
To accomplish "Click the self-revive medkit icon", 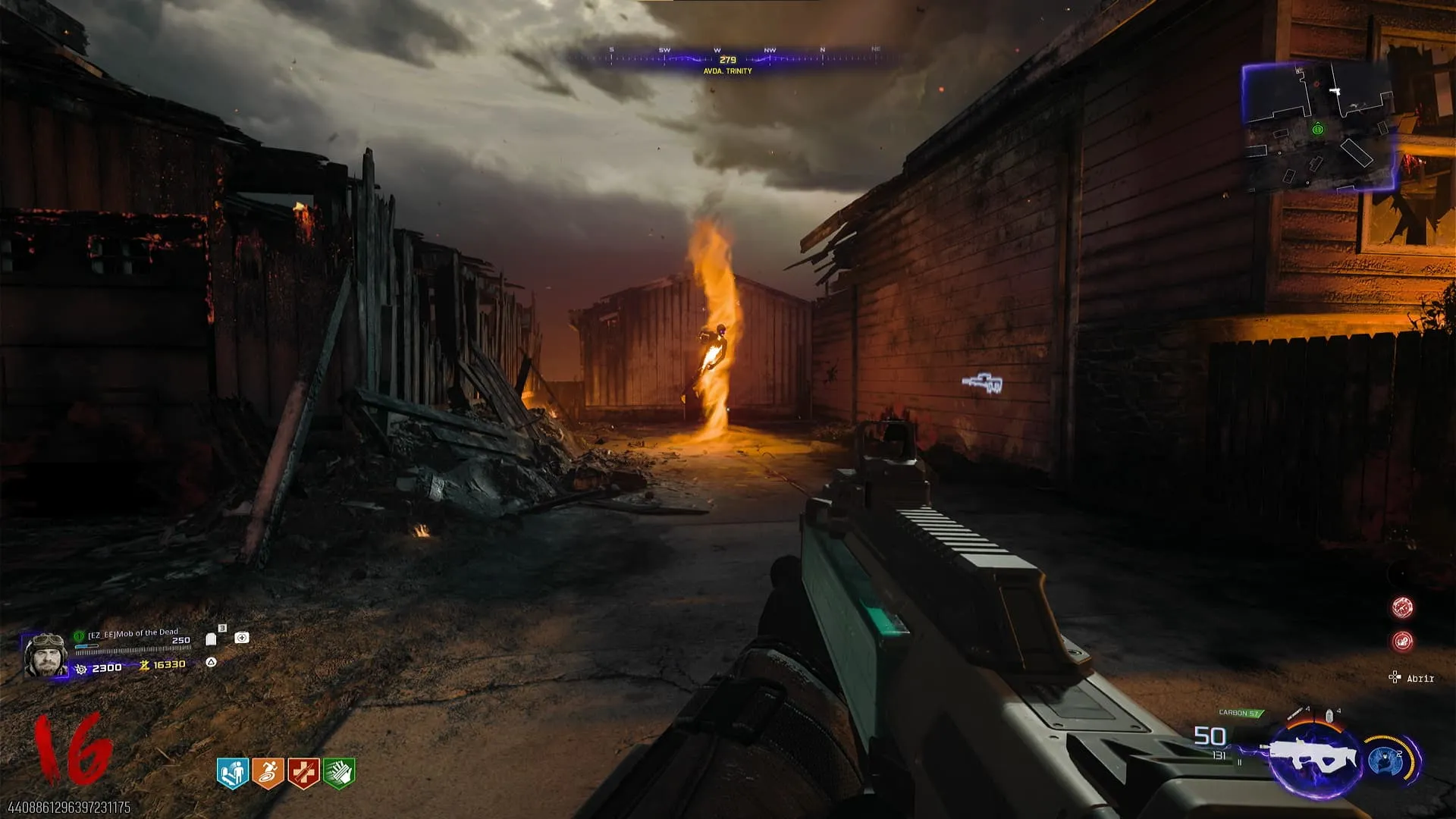I will 242,638.
